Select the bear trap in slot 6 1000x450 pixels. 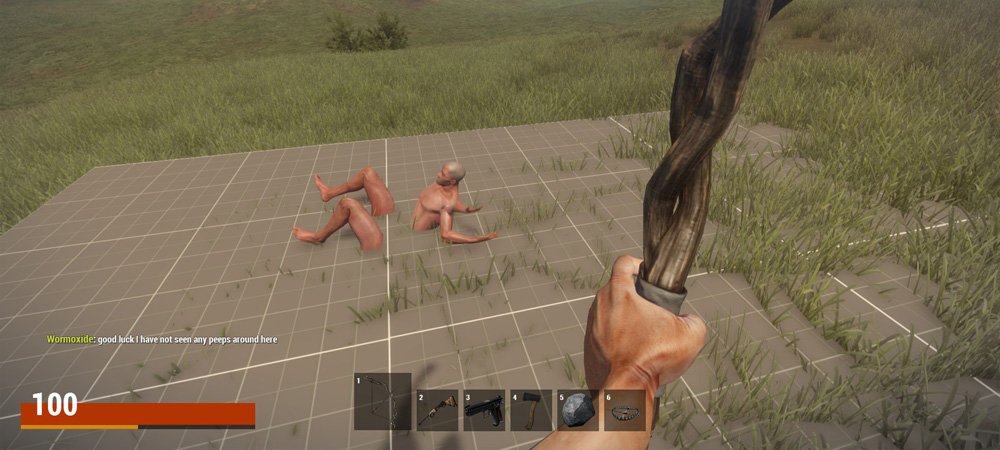625,410
